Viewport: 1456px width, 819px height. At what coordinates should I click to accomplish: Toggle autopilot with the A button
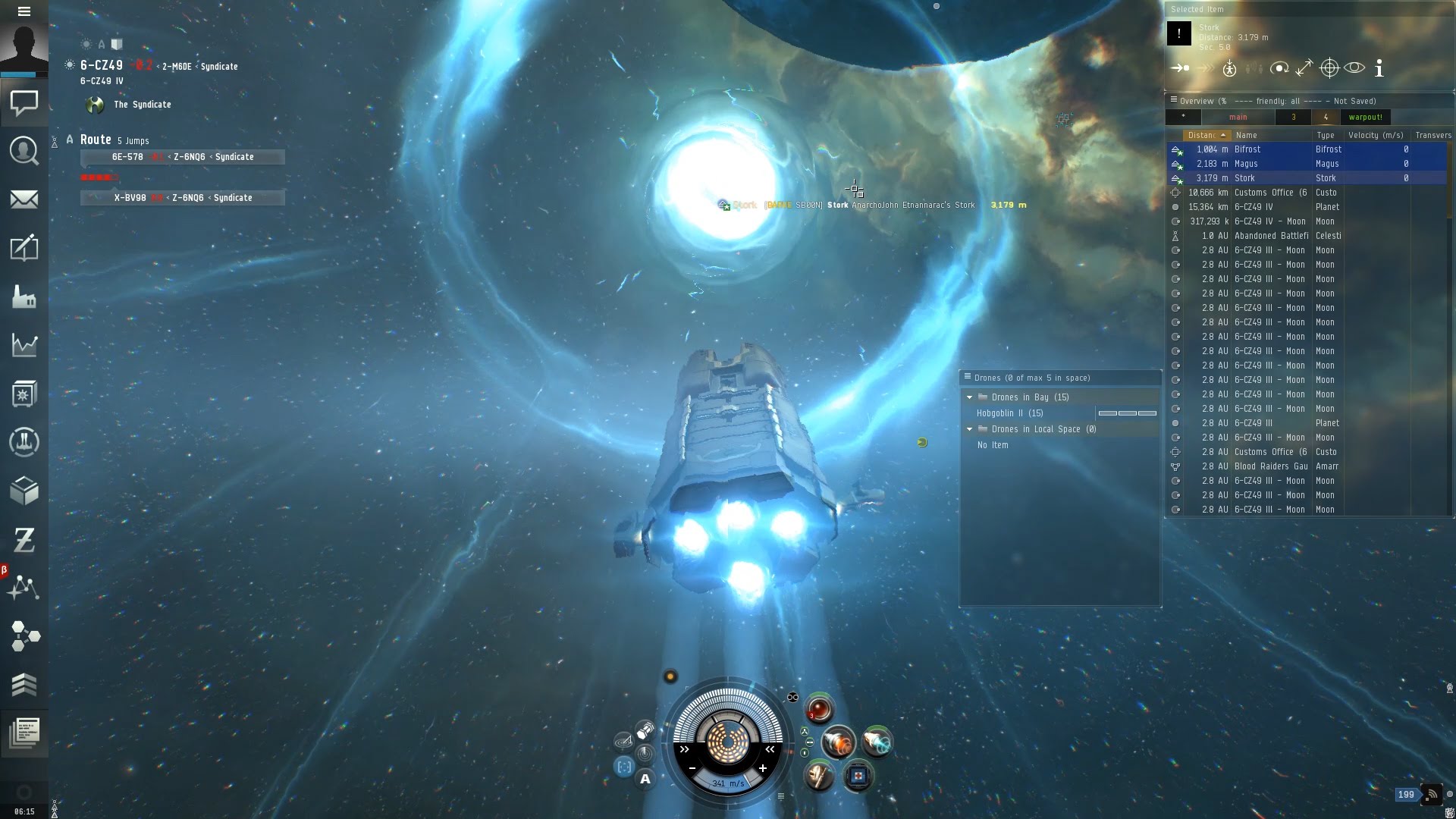(645, 779)
